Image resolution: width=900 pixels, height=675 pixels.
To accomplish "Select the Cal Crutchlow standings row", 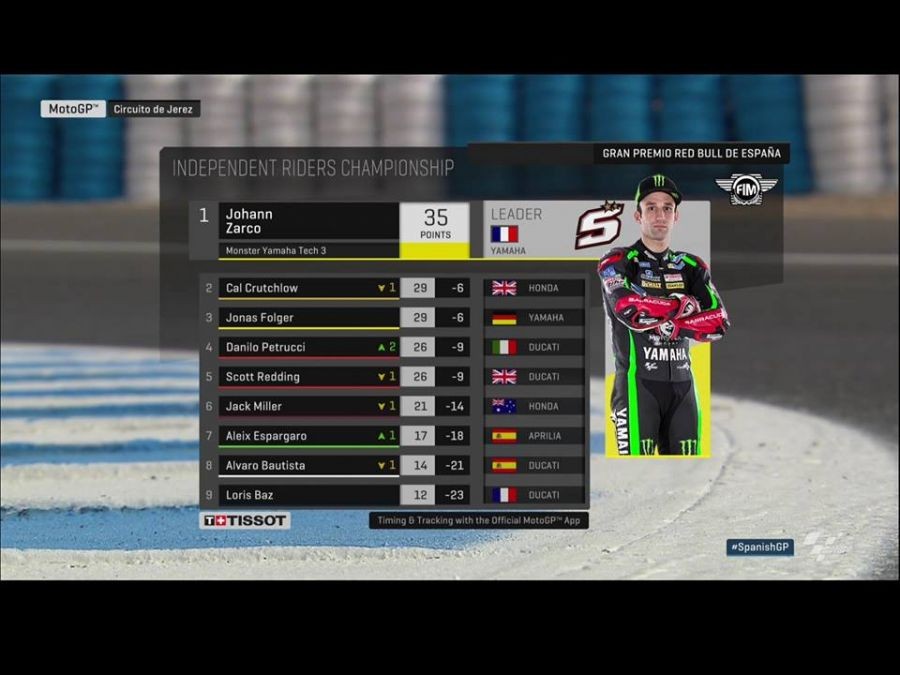I will (309, 288).
